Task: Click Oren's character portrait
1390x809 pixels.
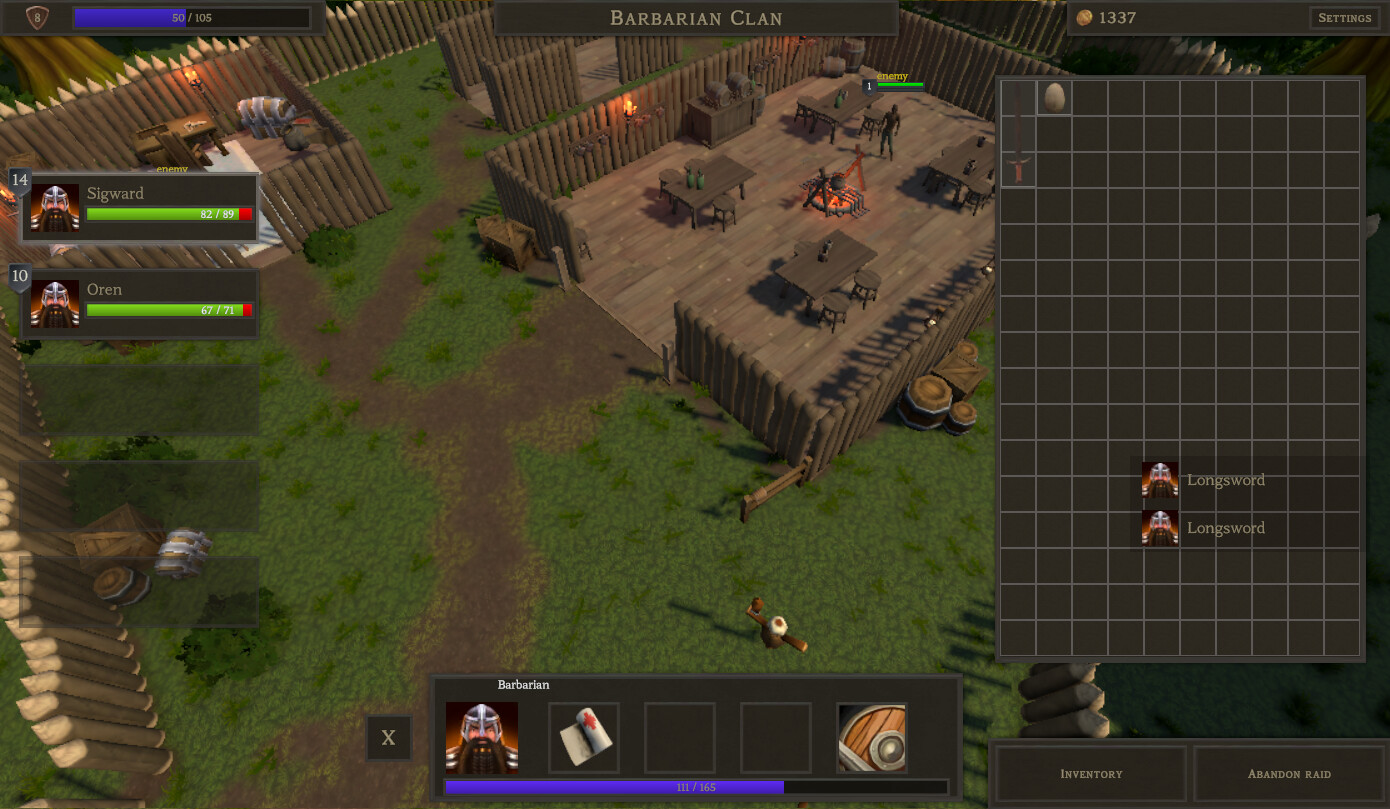Action: pos(55,304)
